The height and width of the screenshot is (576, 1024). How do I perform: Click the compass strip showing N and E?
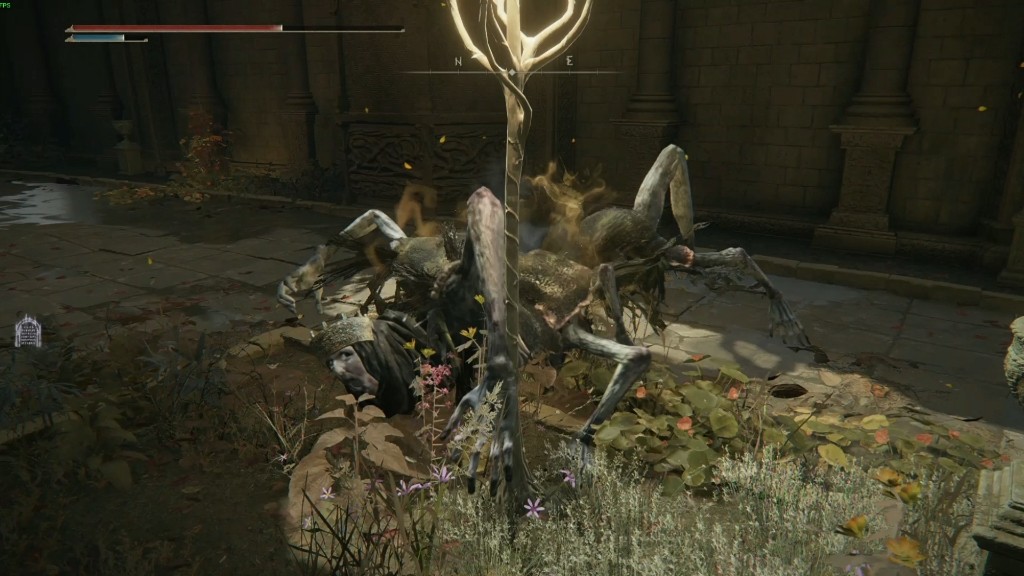coord(512,66)
